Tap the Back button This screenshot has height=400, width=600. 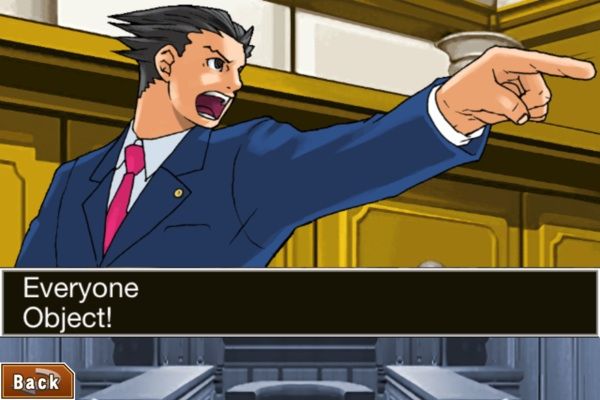tap(36, 381)
